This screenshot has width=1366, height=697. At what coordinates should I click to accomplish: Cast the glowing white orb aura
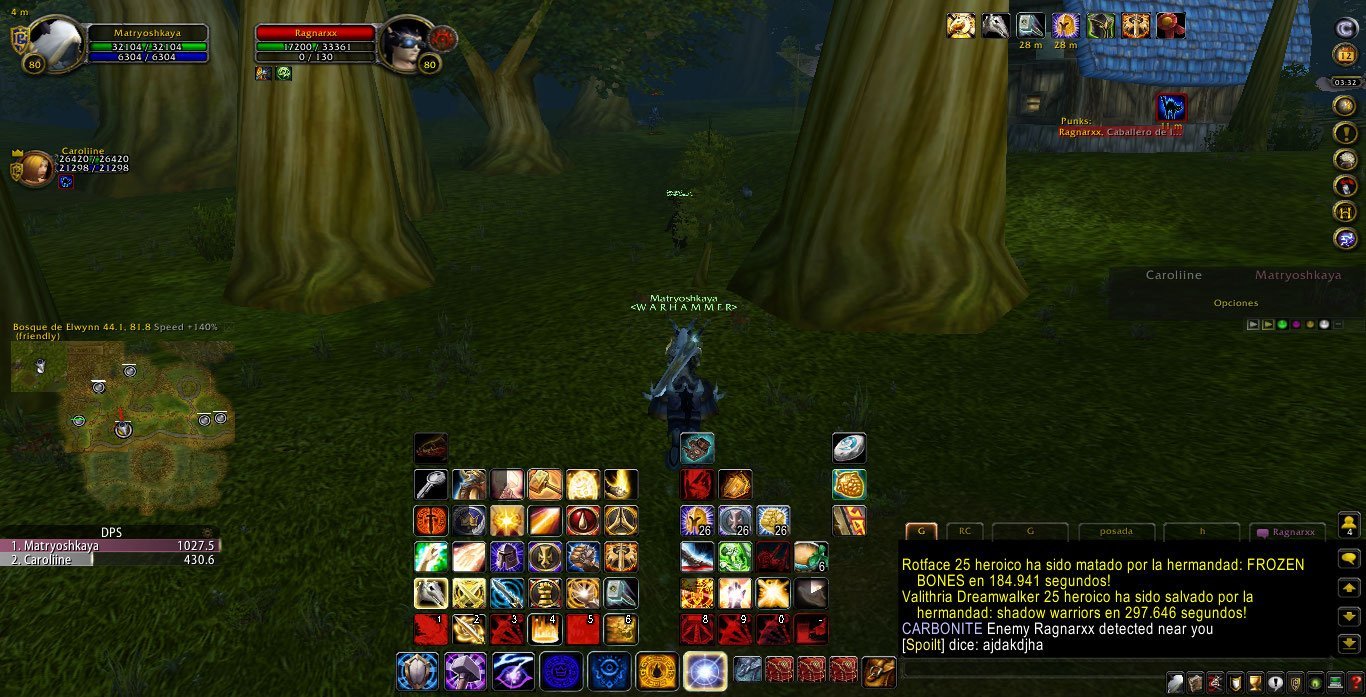click(x=705, y=671)
